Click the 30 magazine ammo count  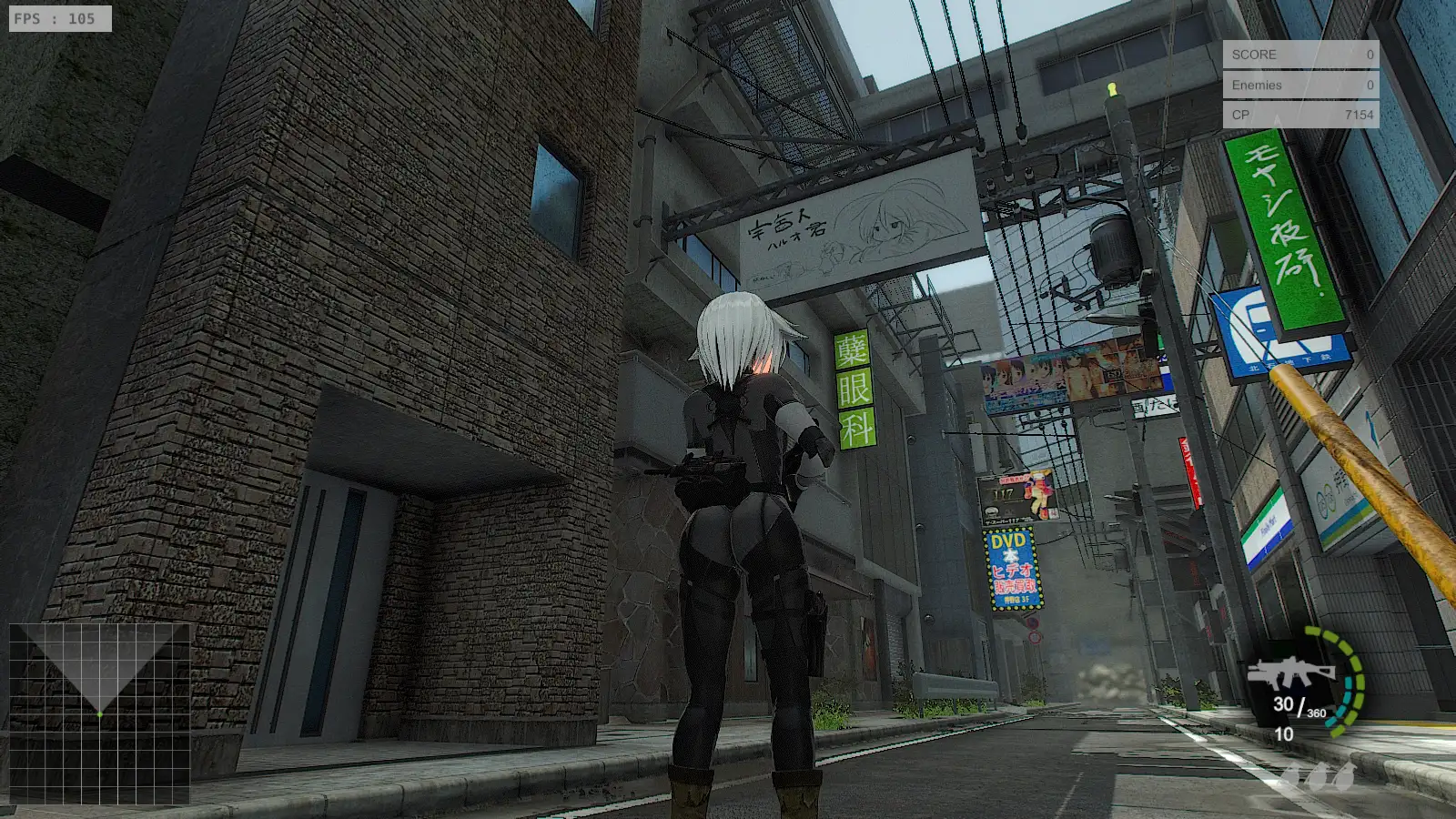[1283, 705]
